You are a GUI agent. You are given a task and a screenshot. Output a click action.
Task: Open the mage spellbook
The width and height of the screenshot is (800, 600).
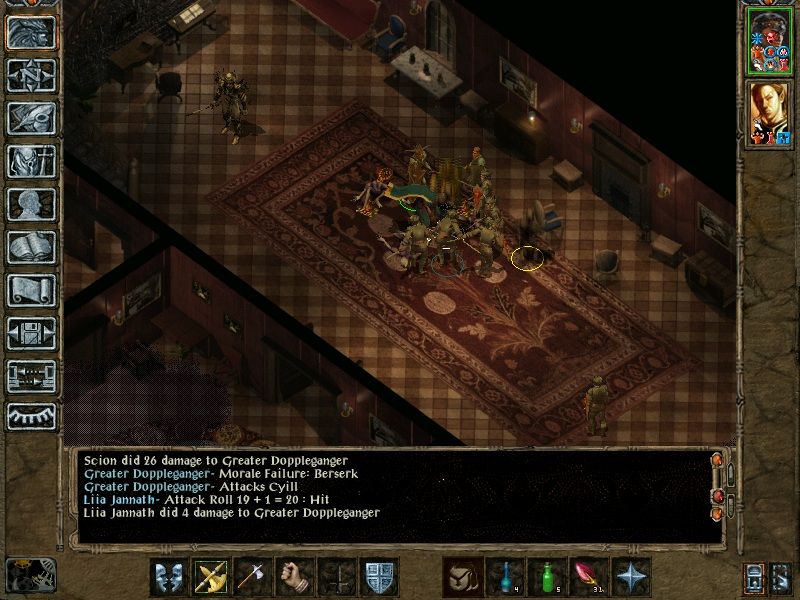click(31, 247)
